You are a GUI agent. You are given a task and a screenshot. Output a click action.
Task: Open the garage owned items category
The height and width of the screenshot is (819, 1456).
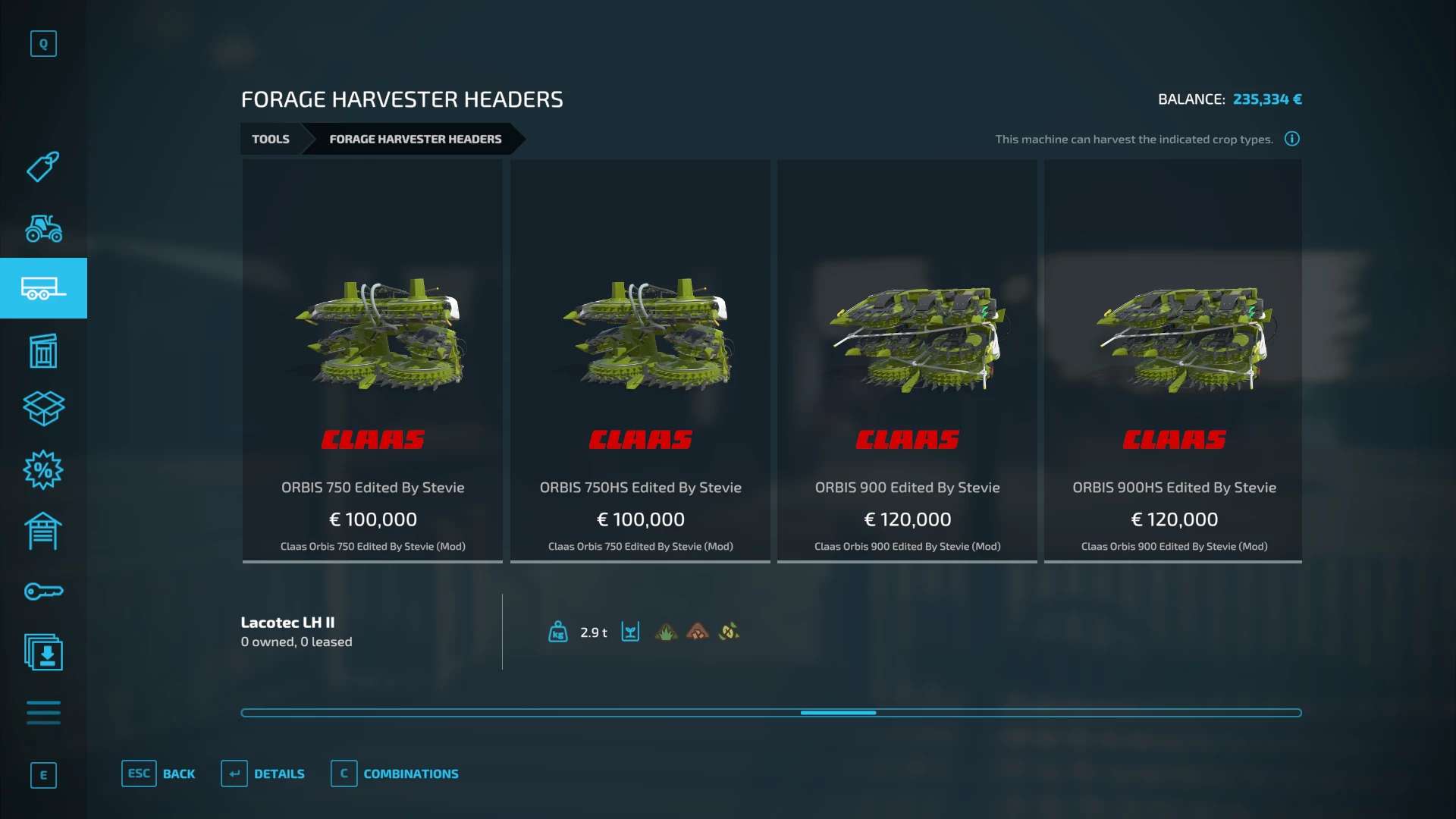(43, 531)
